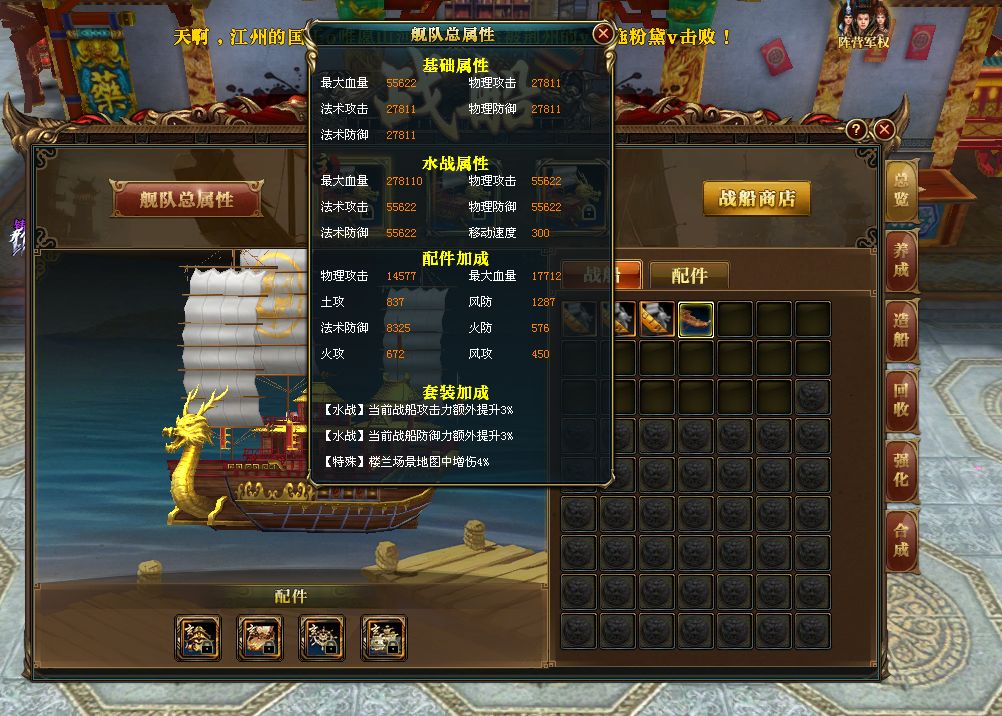Open the 战船商店 warship shop
Image resolution: width=1002 pixels, height=716 pixels.
[756, 198]
